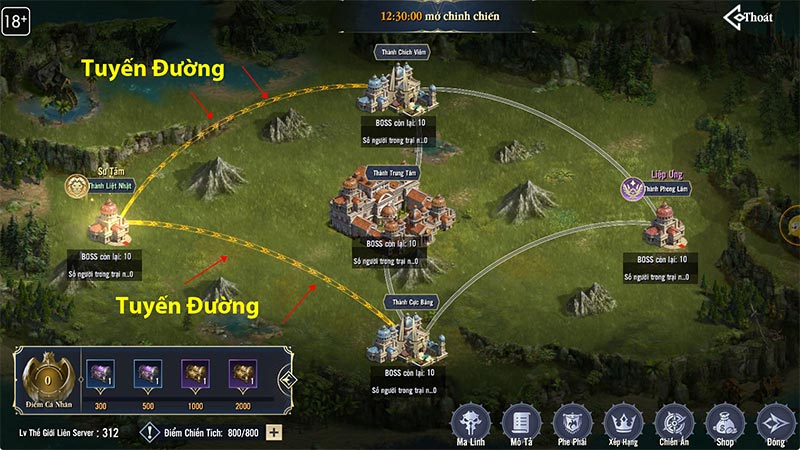Add Điểm Chiến Tích with plus button
This screenshot has width=800, height=450.
pyautogui.click(x=274, y=433)
